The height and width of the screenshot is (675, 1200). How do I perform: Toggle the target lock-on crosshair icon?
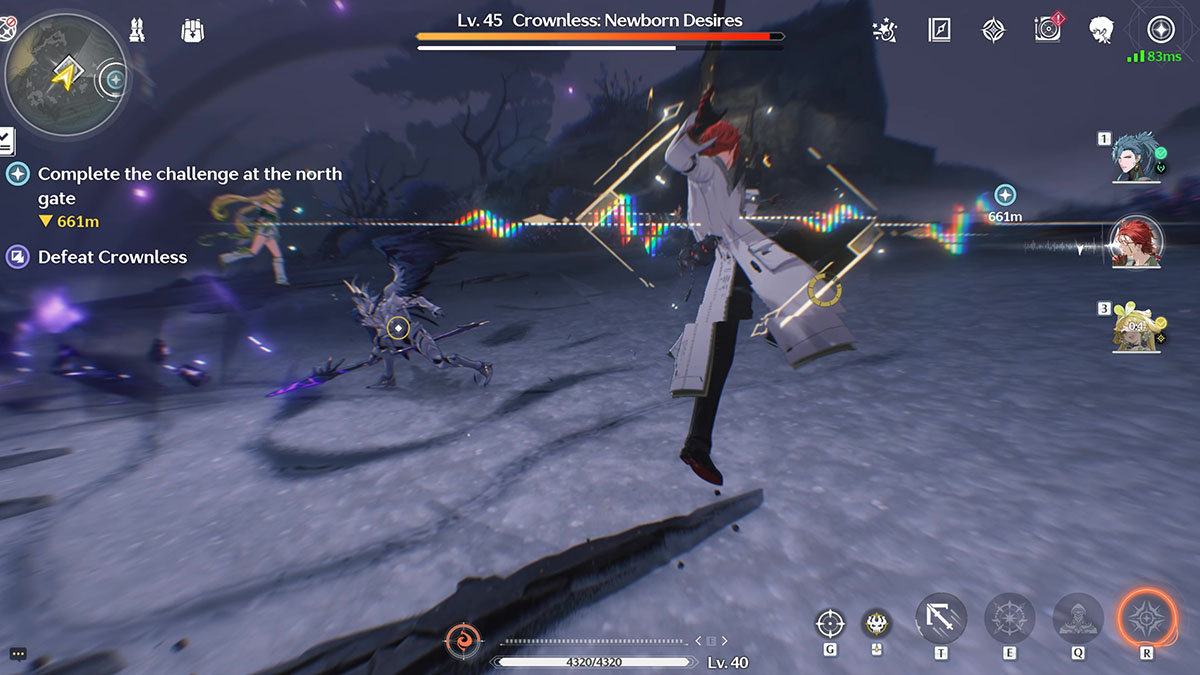tap(829, 623)
